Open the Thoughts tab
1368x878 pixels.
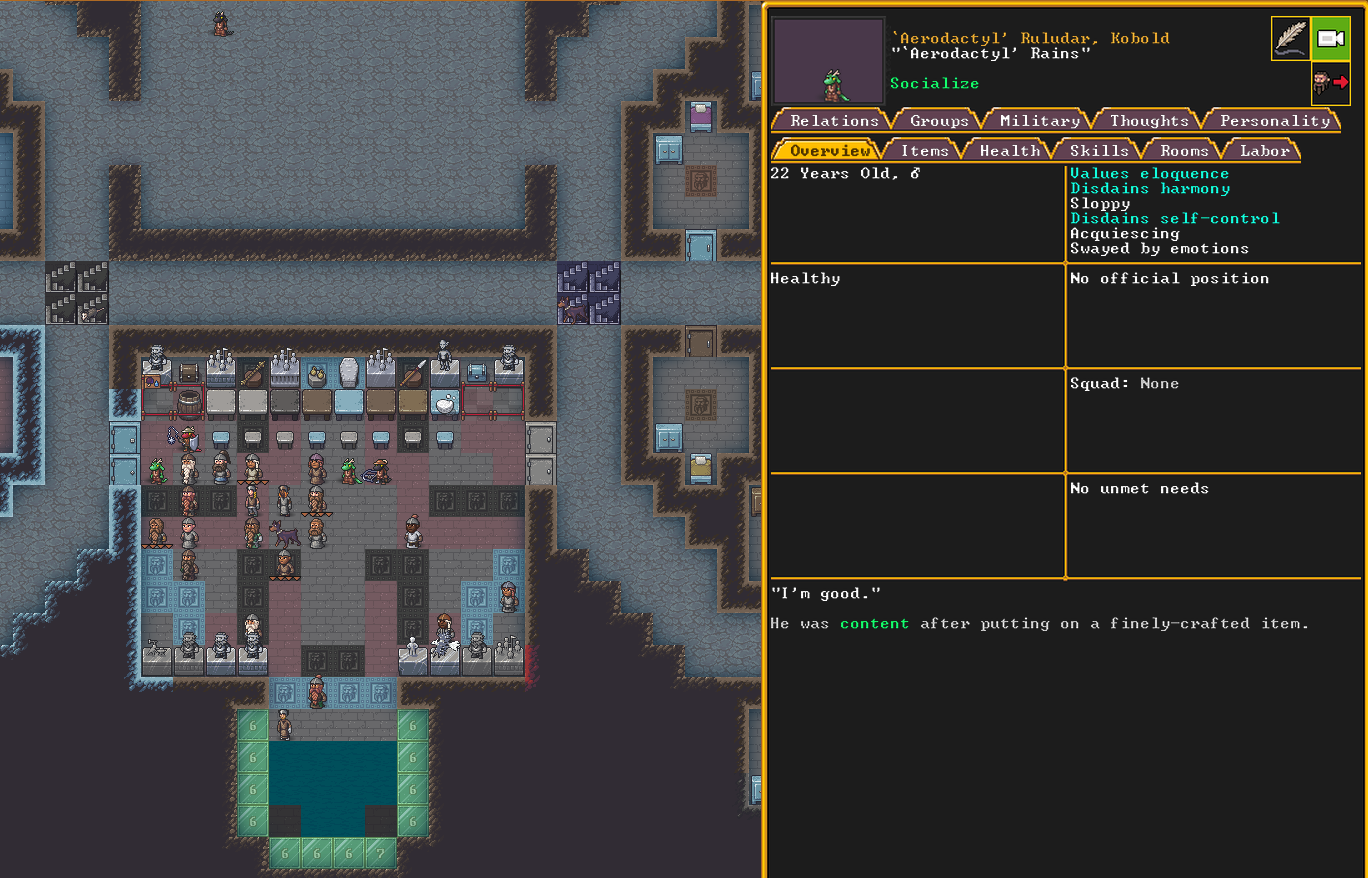[1149, 120]
